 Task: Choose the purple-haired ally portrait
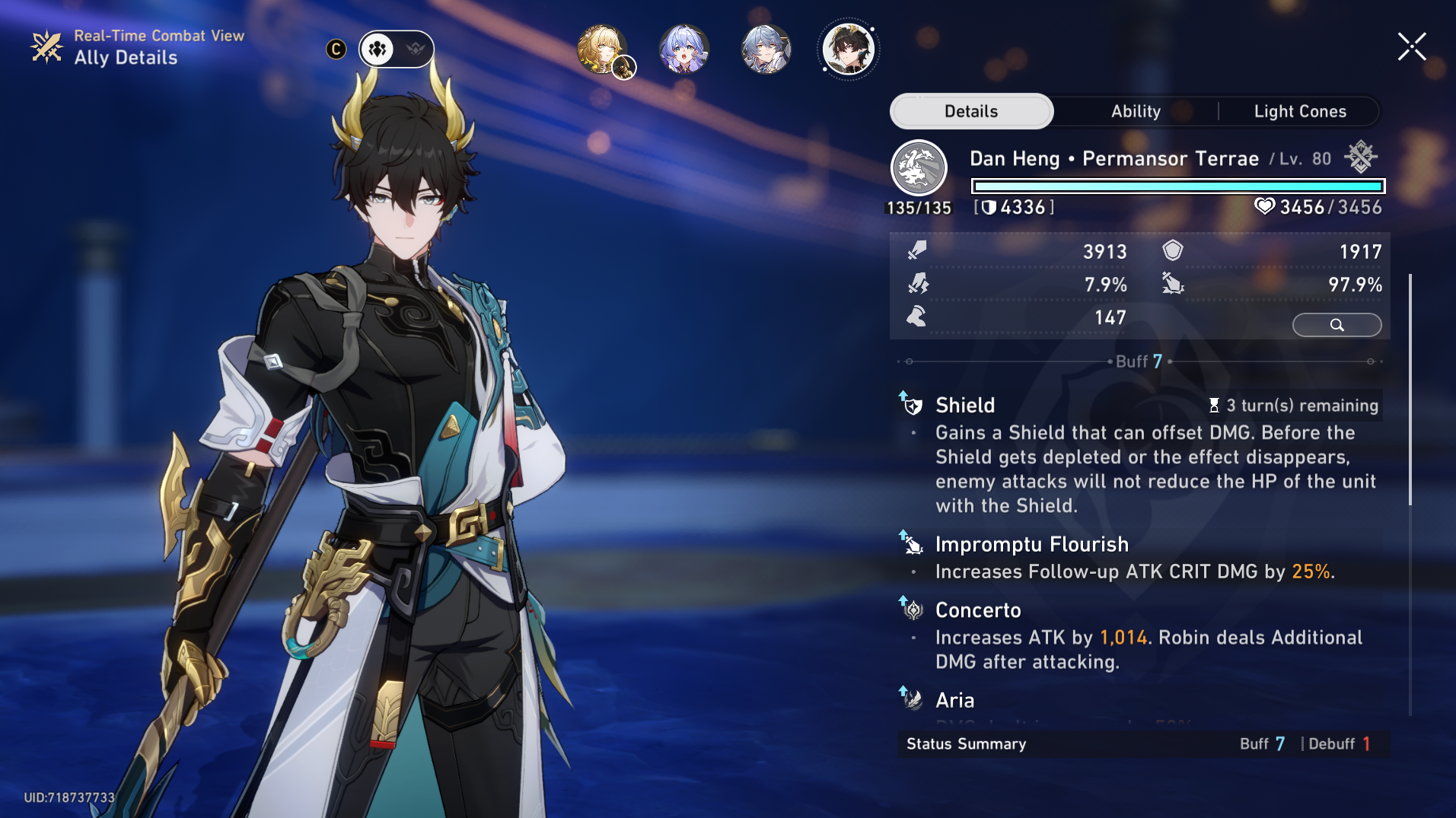tap(683, 49)
